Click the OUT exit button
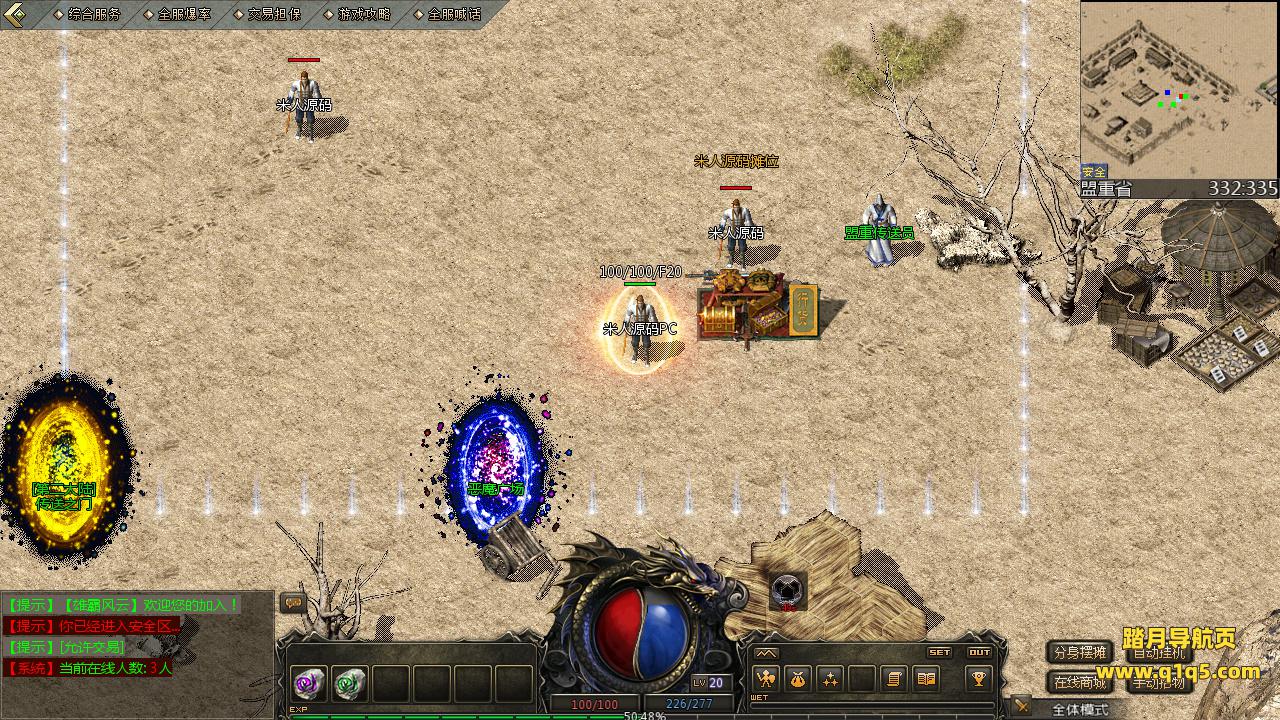1280x720 pixels. pos(979,652)
